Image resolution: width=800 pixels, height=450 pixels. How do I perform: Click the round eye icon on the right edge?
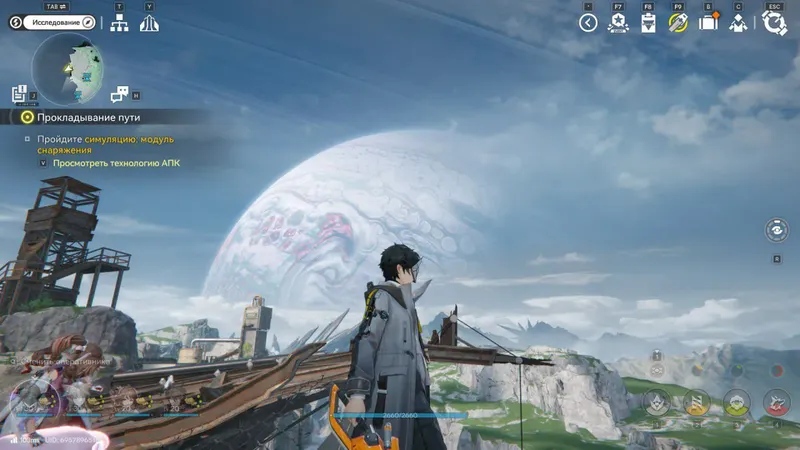point(777,229)
